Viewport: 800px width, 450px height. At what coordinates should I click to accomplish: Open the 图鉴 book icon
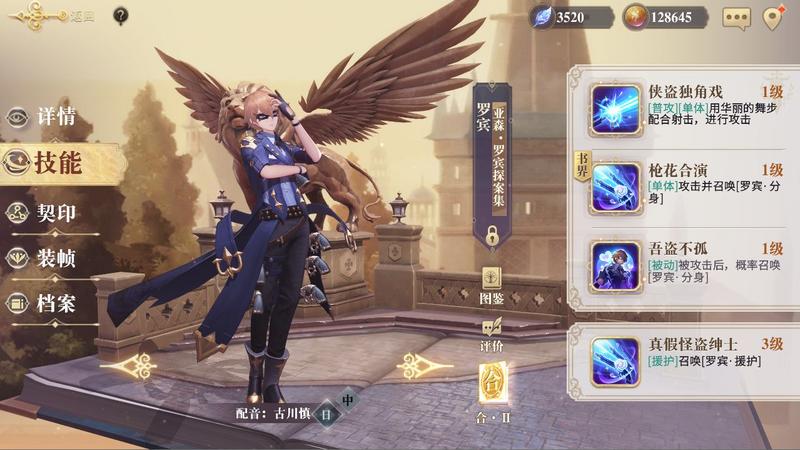pos(491,283)
